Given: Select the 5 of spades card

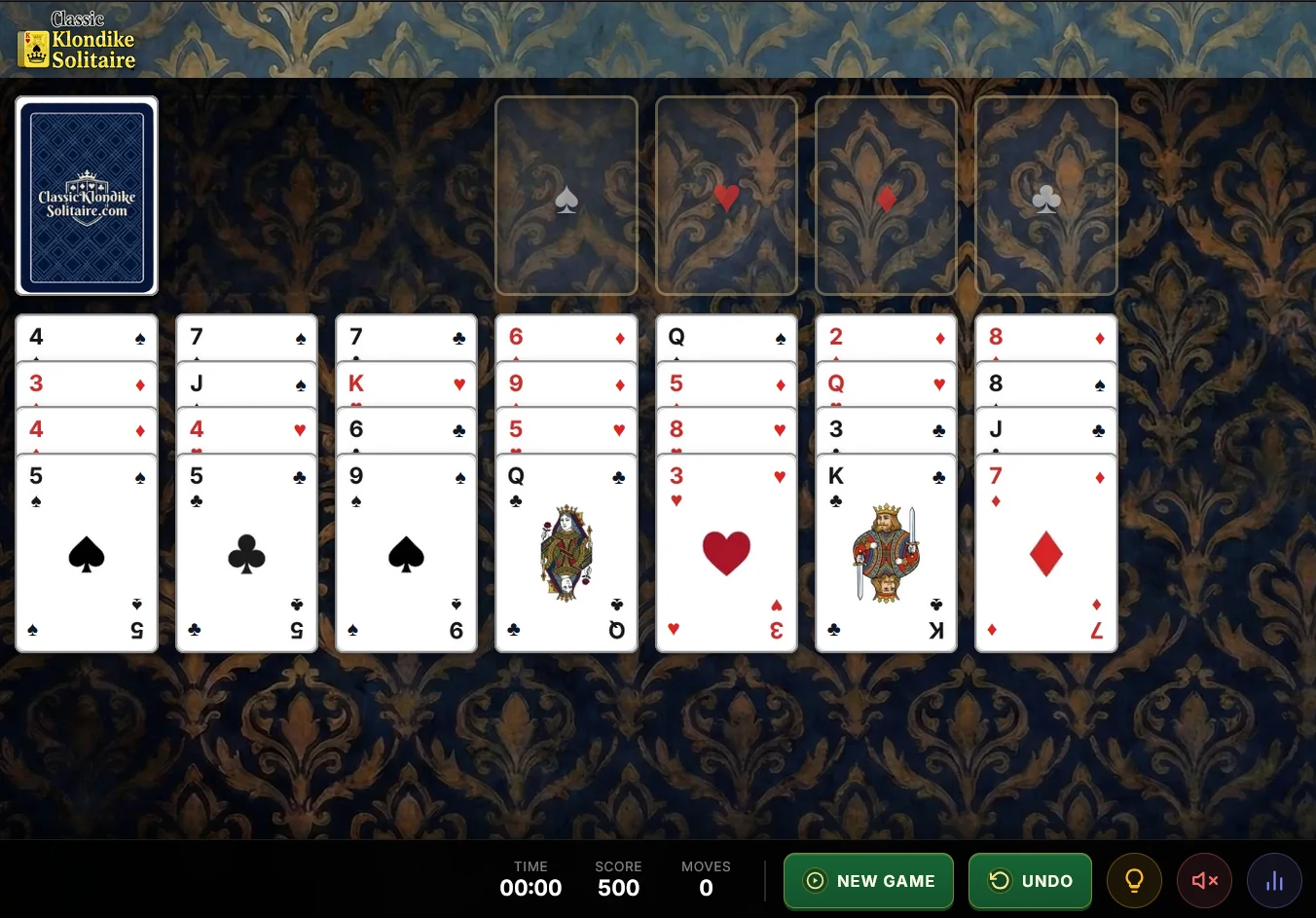Looking at the screenshot, I should (x=87, y=553).
